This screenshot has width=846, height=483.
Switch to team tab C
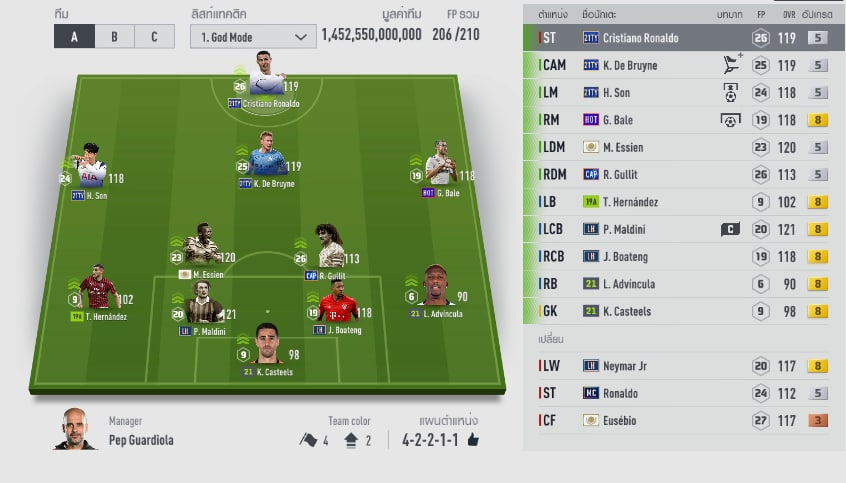point(153,37)
